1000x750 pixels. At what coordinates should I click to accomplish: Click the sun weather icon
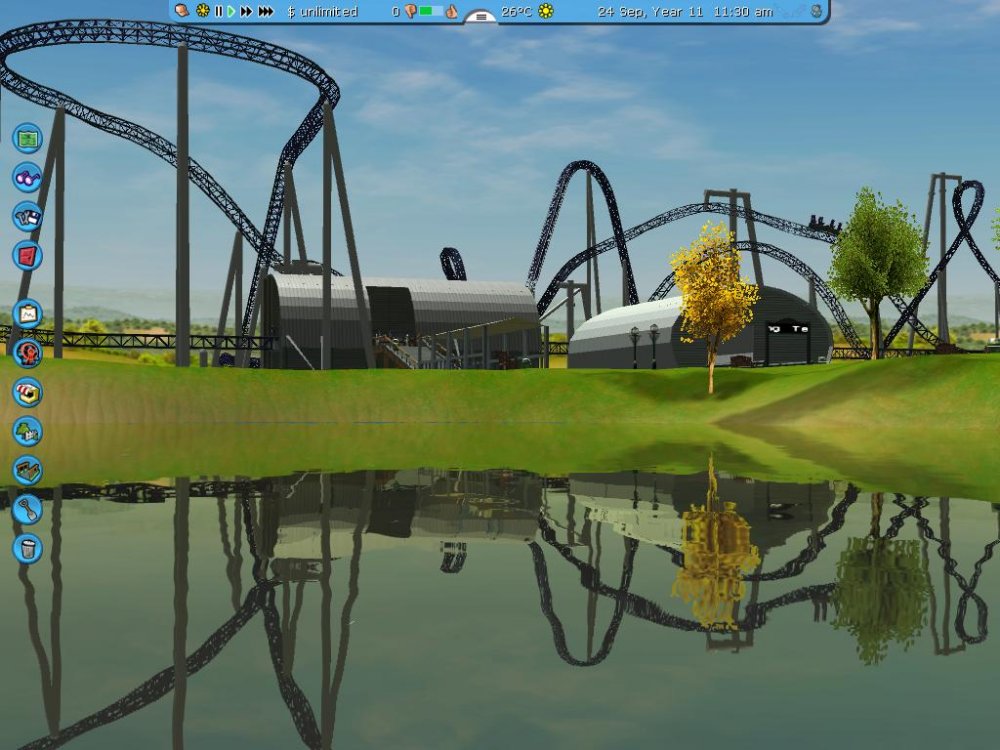tap(545, 11)
